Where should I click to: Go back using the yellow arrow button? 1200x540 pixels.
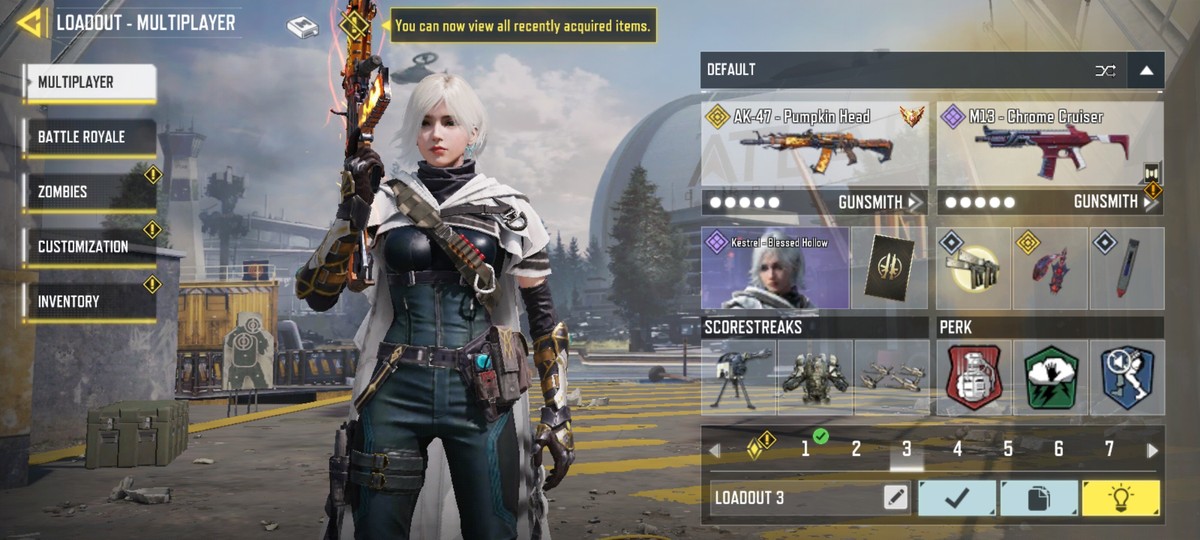click(29, 22)
